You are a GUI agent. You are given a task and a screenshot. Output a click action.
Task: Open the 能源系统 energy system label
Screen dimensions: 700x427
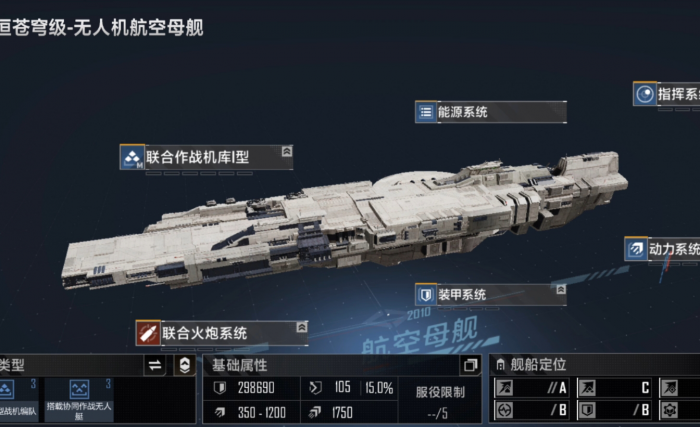pyautogui.click(x=461, y=112)
